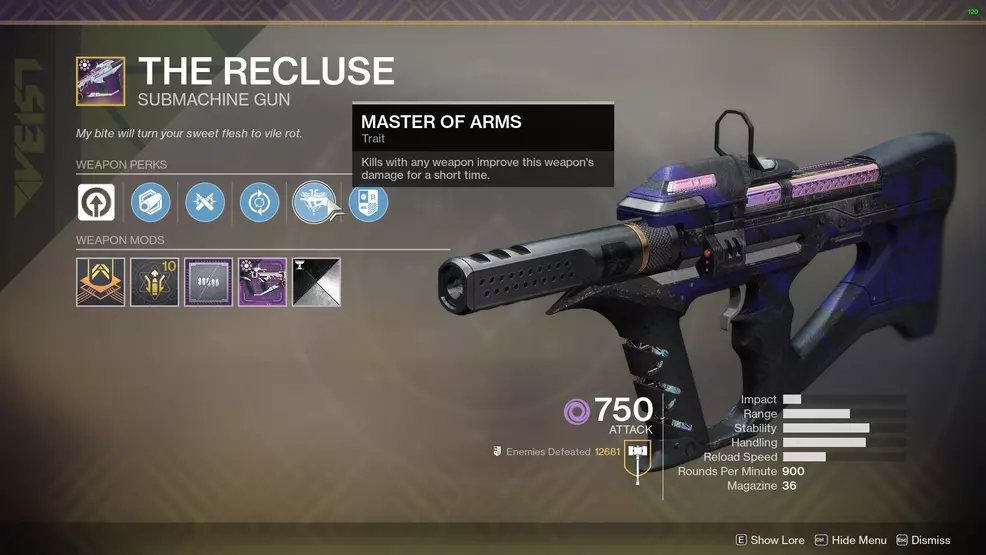
Task: Show the weapon's lore
Action: [771, 540]
